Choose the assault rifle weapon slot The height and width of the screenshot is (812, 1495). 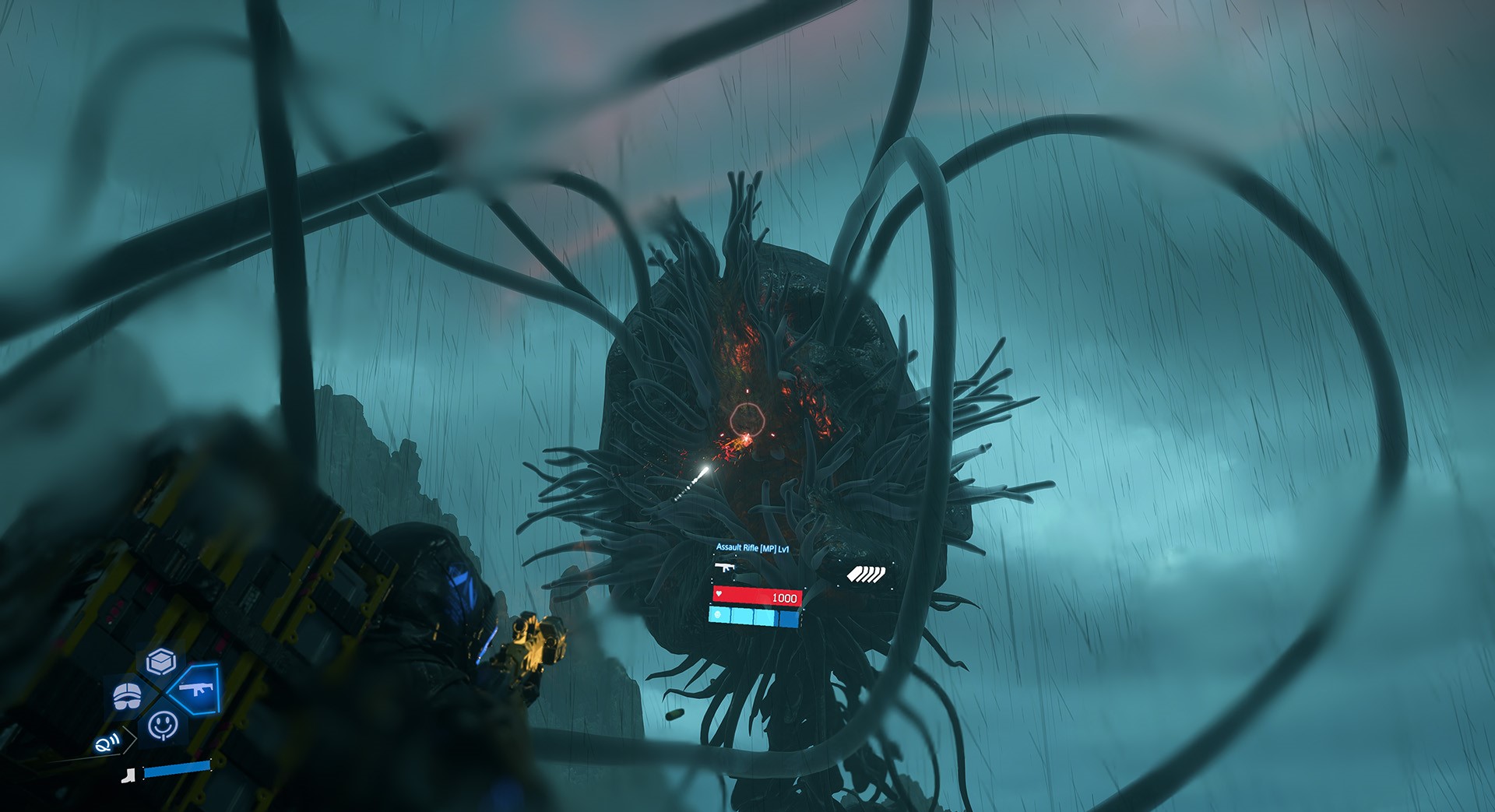pyautogui.click(x=196, y=688)
